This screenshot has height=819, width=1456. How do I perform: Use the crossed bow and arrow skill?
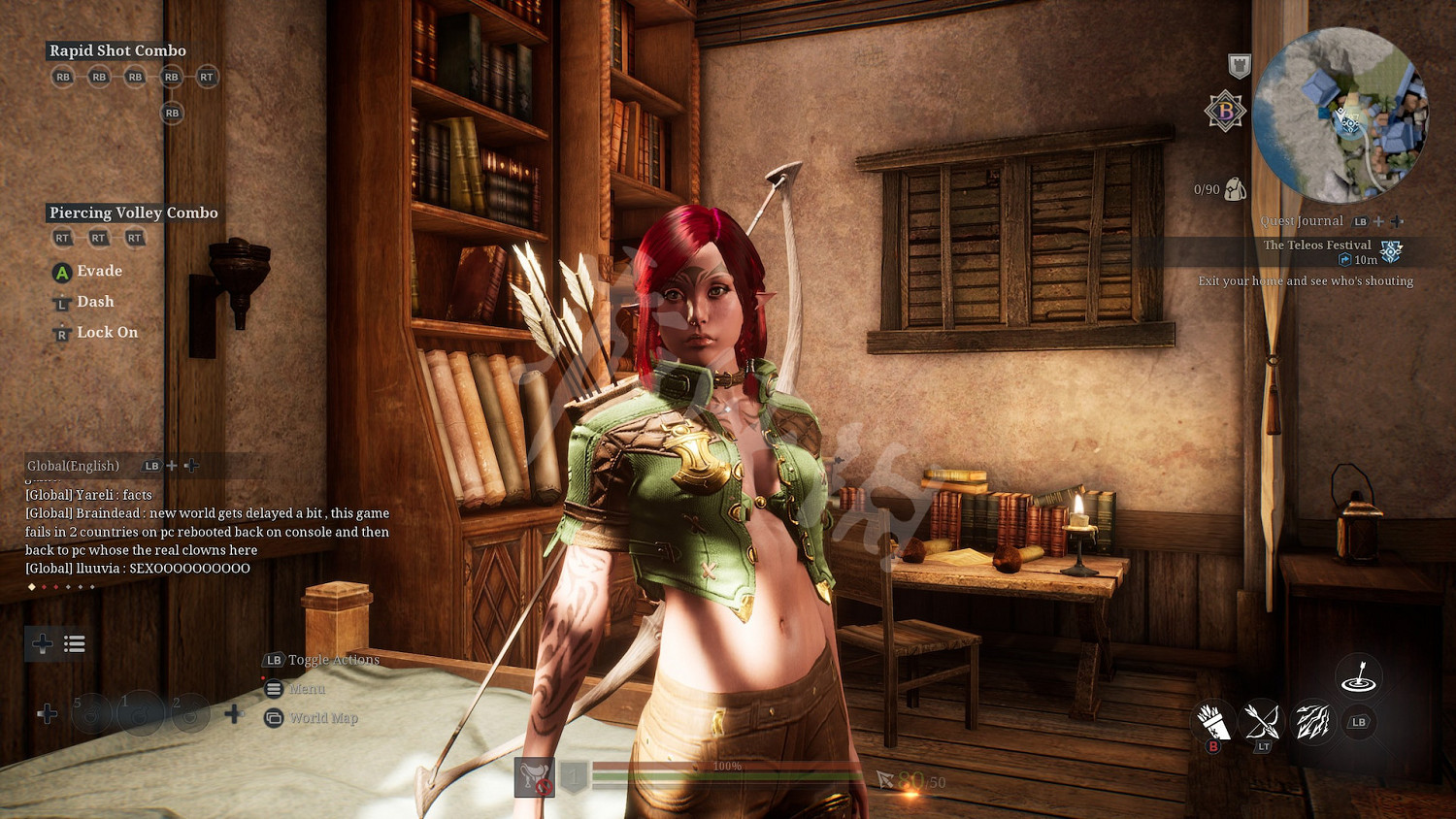coord(1262,722)
